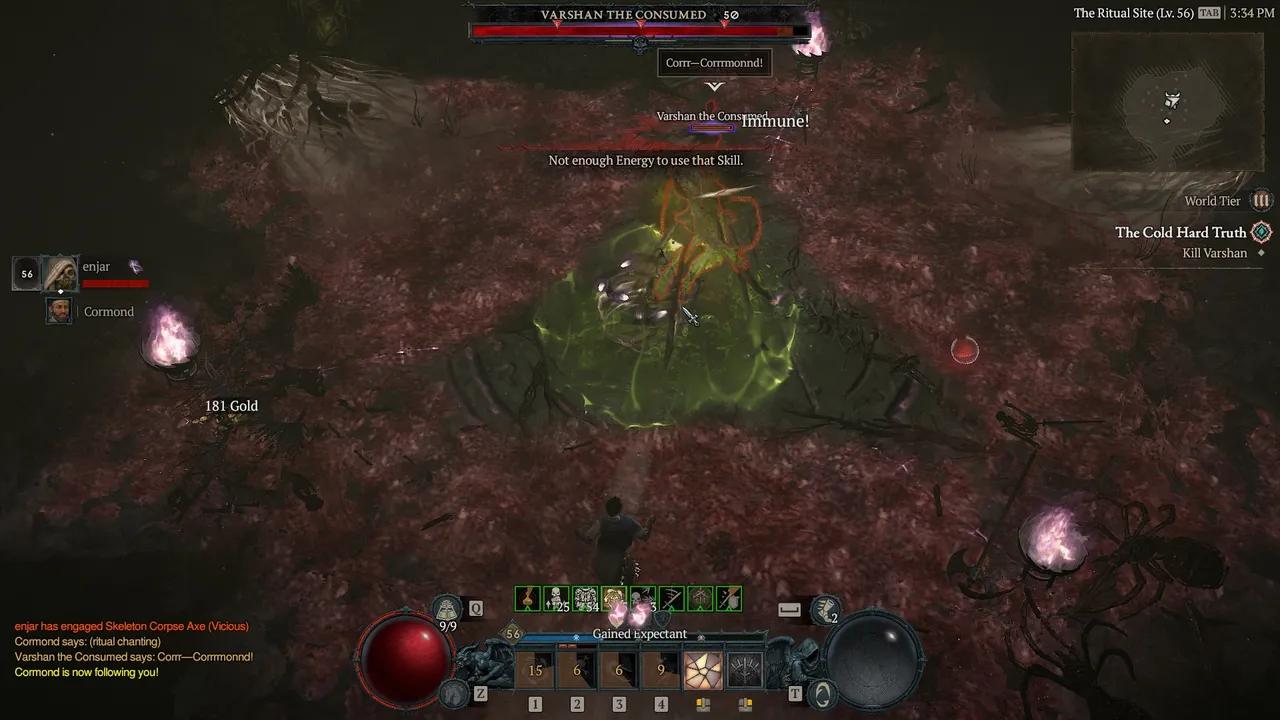The image size is (1280, 720).
Task: Click Cormond's follower portrait
Action: [59, 311]
